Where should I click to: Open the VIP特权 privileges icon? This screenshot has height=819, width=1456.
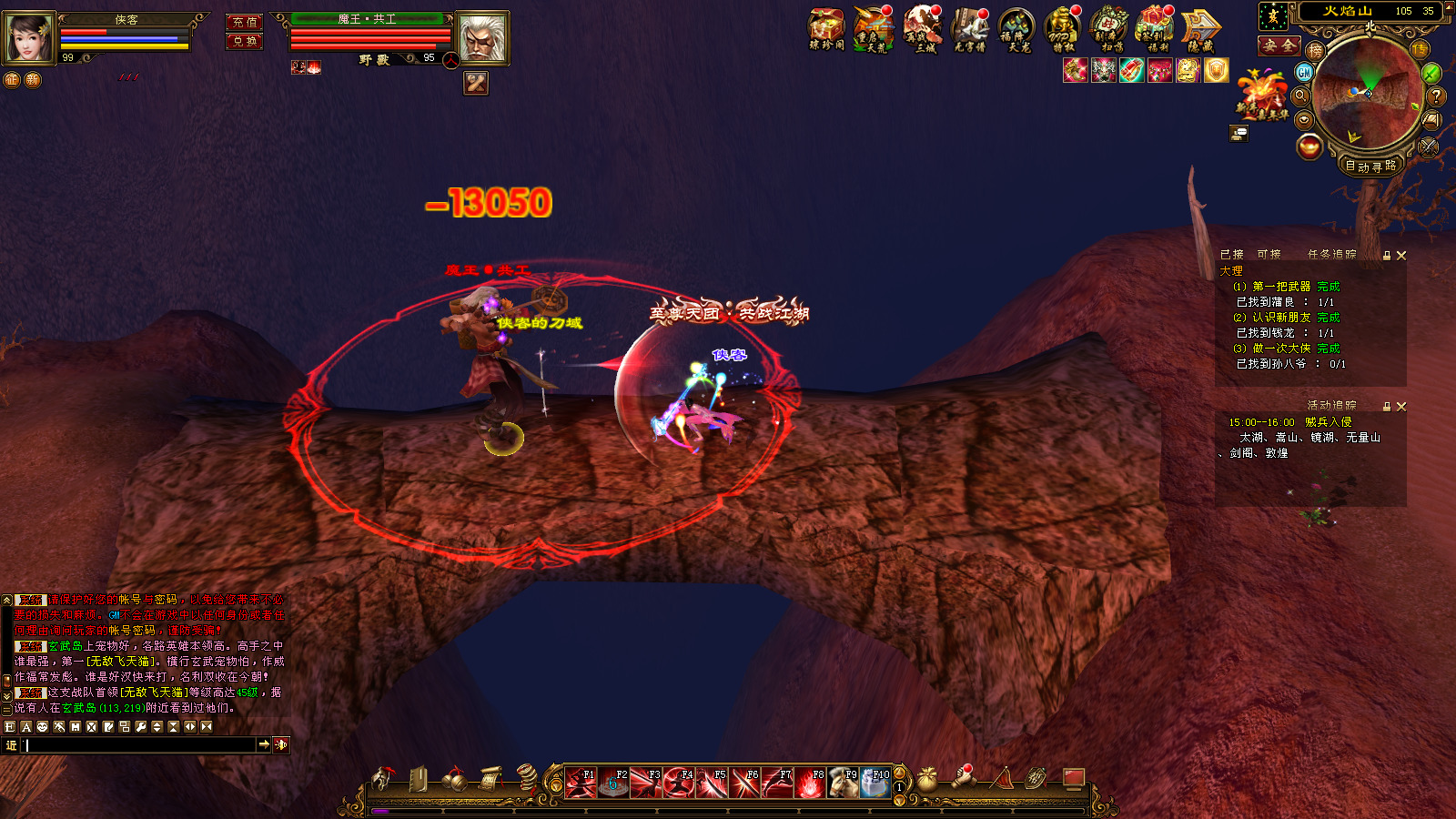(x=1062, y=29)
